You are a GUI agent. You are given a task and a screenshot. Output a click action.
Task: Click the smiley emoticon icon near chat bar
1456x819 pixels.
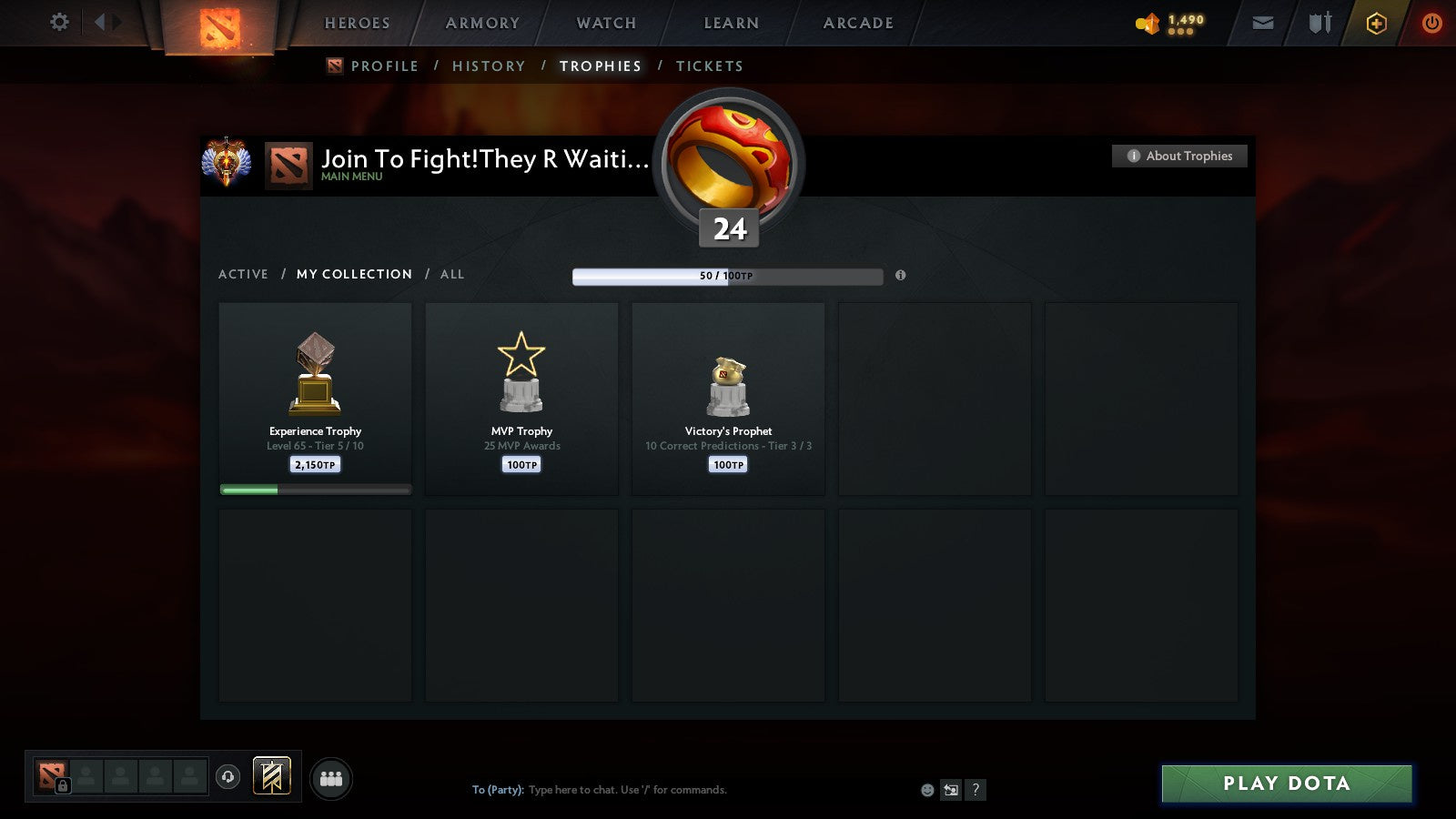[926, 790]
